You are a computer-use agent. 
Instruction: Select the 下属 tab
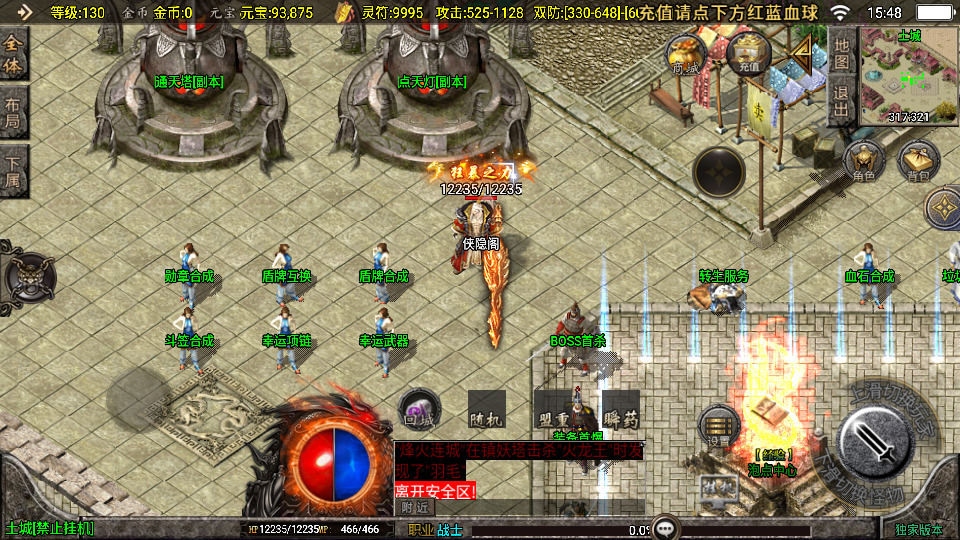coord(13,169)
